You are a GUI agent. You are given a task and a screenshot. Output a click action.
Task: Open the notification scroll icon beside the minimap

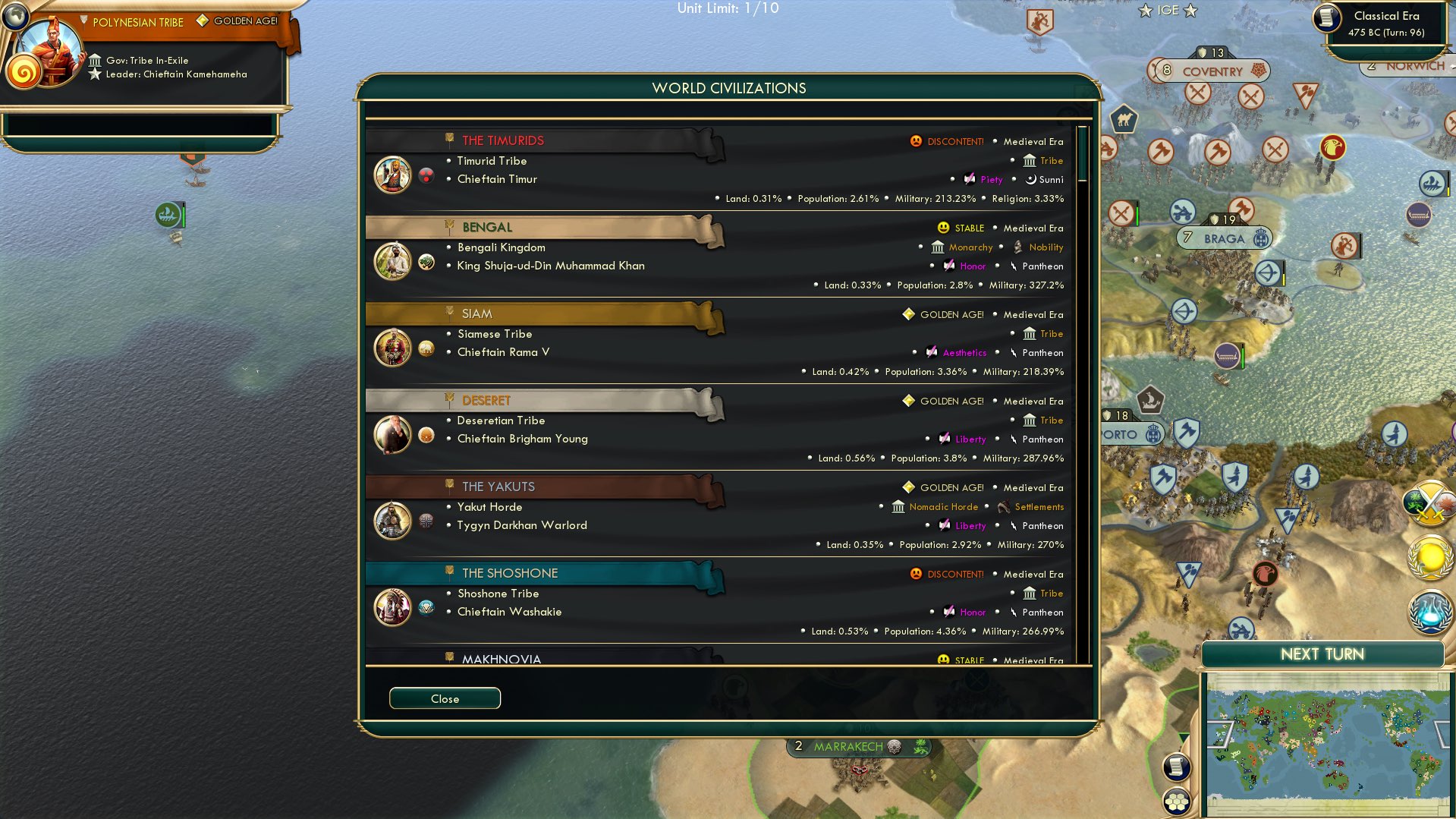[x=1176, y=766]
